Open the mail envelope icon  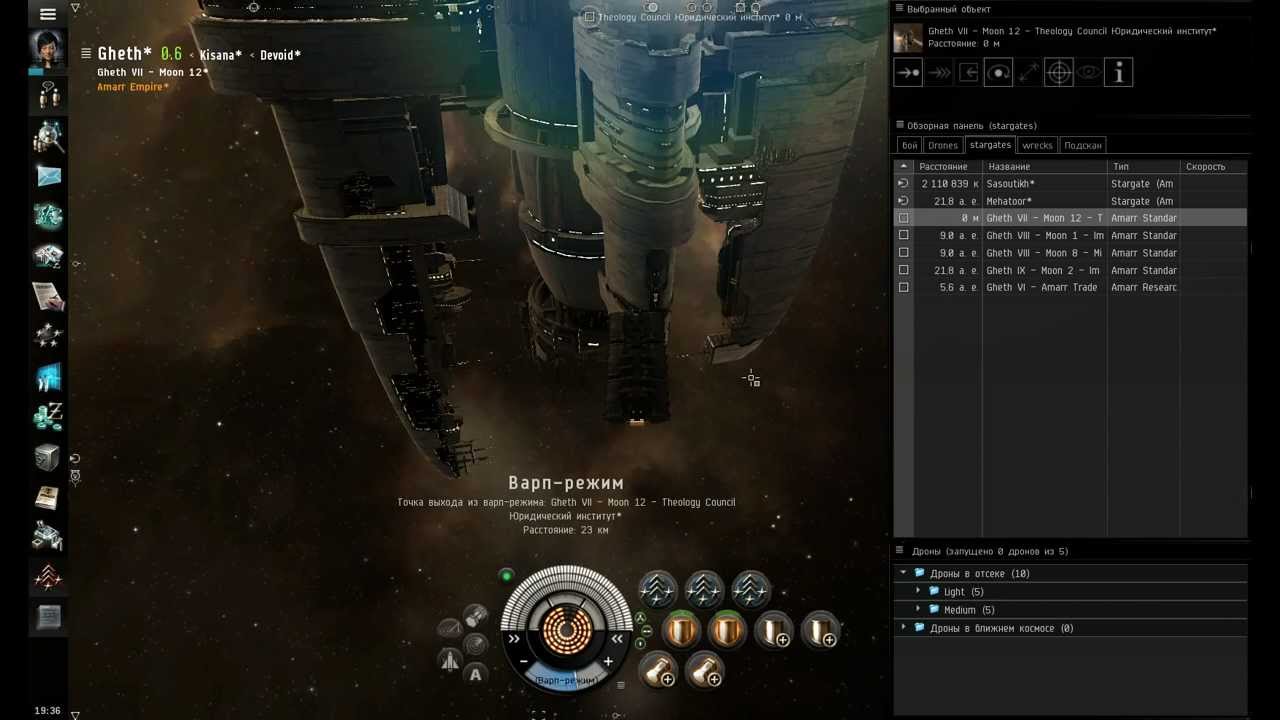pos(48,176)
